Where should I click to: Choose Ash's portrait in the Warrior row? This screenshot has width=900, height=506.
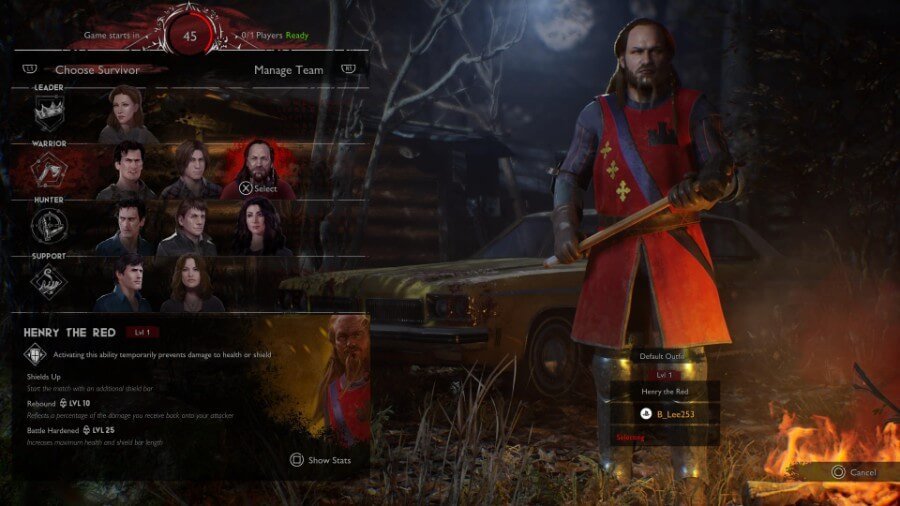[127, 171]
